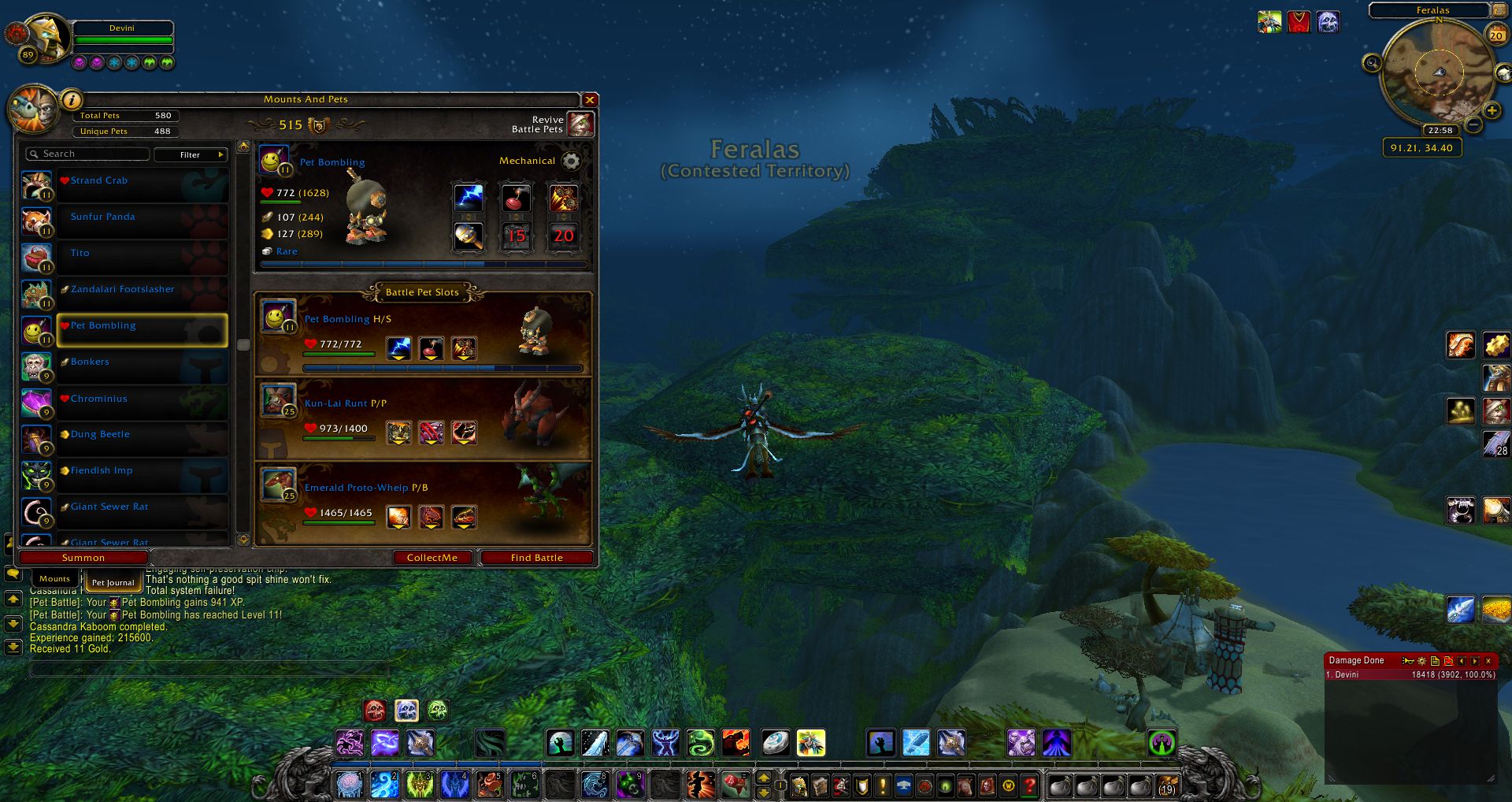Select the Chrominius pet entry
The width and height of the screenshot is (1512, 802).
142,399
